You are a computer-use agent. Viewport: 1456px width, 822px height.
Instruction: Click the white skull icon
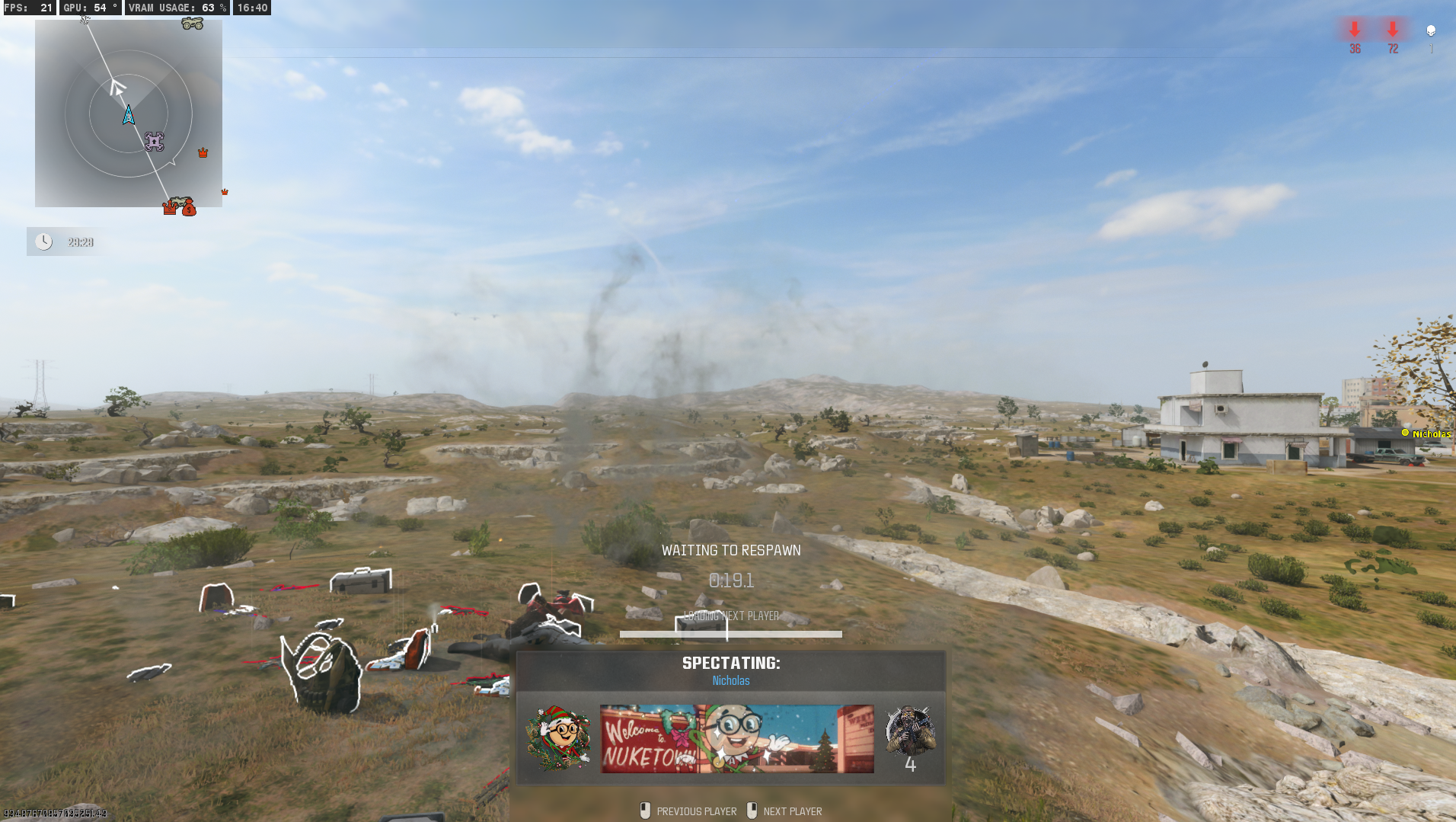click(x=1431, y=30)
